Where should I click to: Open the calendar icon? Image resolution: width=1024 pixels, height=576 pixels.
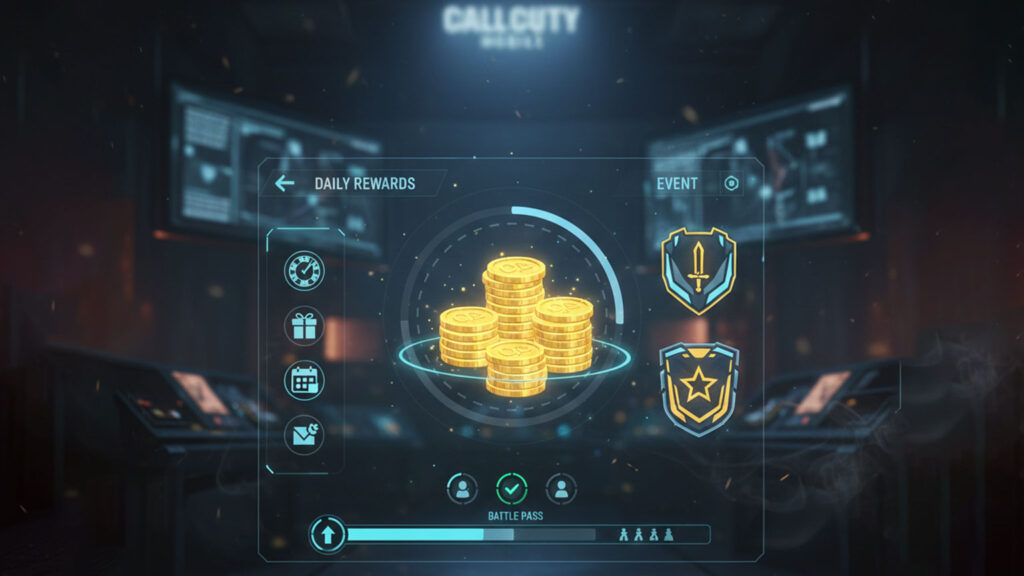(x=304, y=380)
